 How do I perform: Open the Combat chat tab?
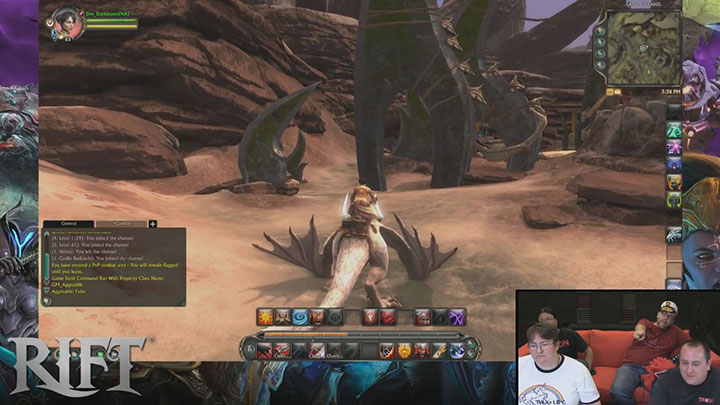click(x=122, y=224)
